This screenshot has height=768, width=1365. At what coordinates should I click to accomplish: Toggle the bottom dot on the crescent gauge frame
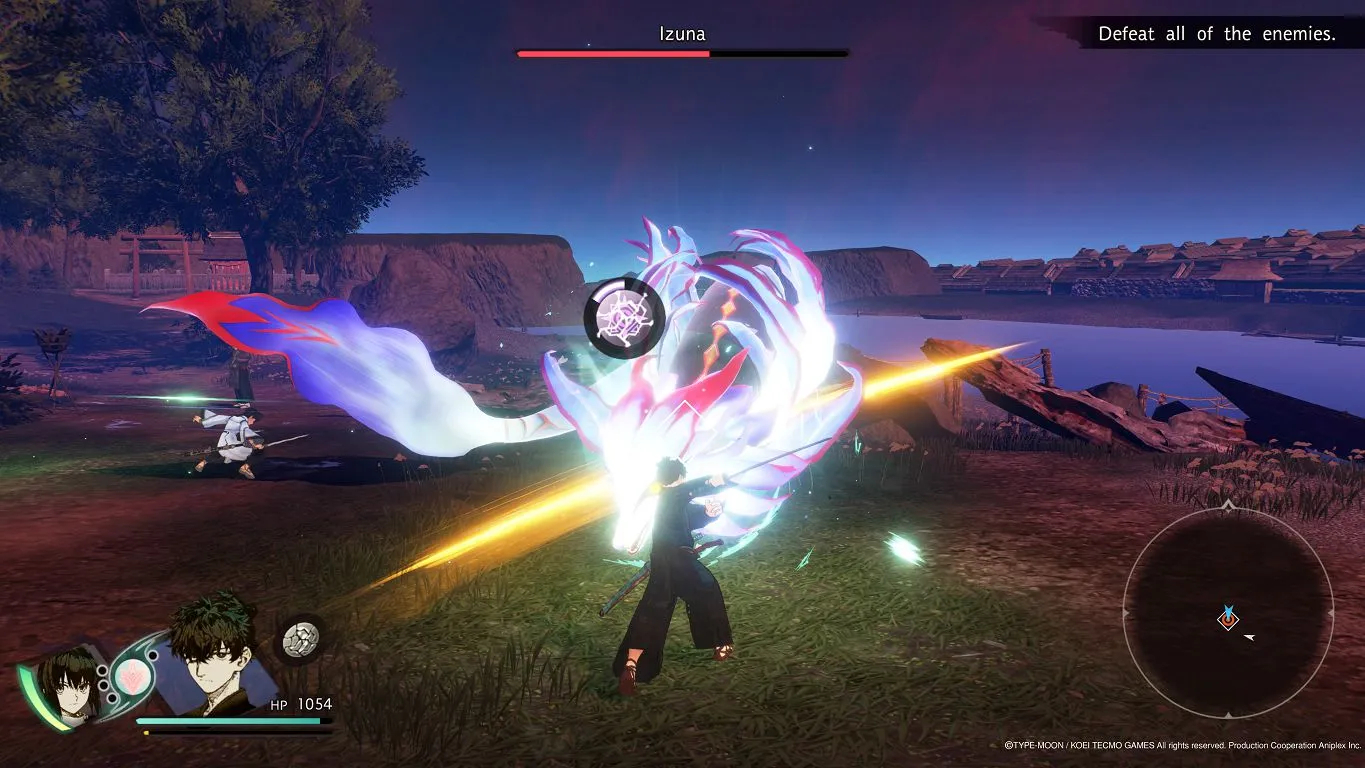click(111, 698)
